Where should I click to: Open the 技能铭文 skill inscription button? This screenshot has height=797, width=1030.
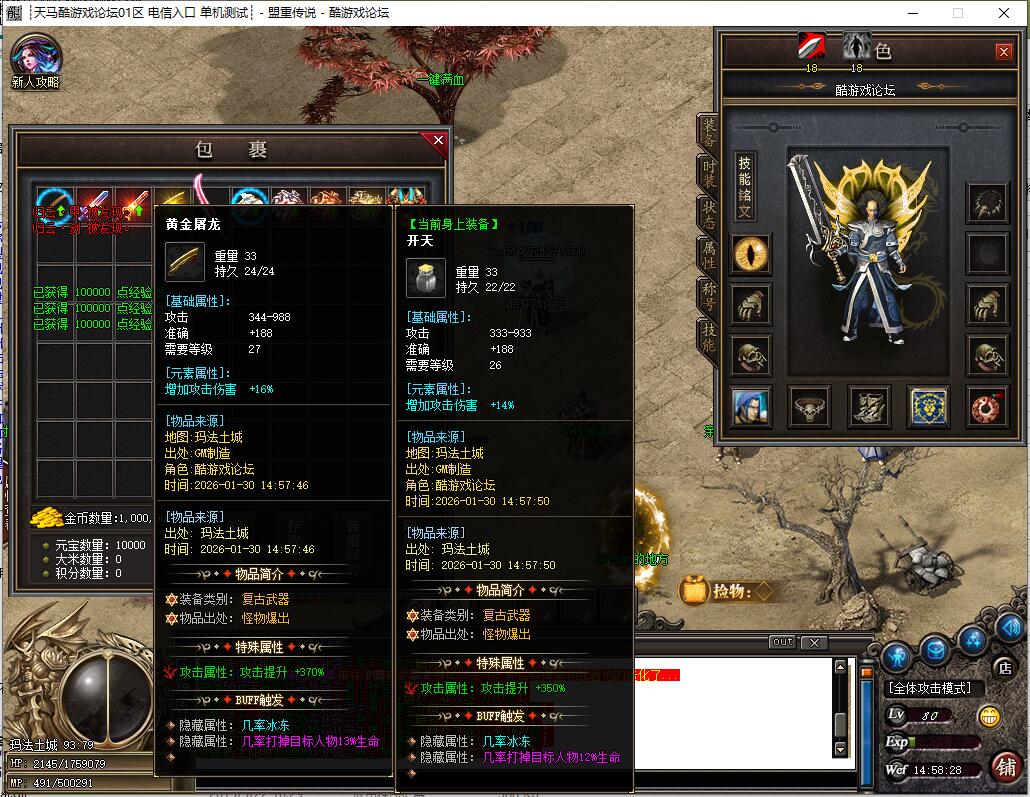(745, 187)
